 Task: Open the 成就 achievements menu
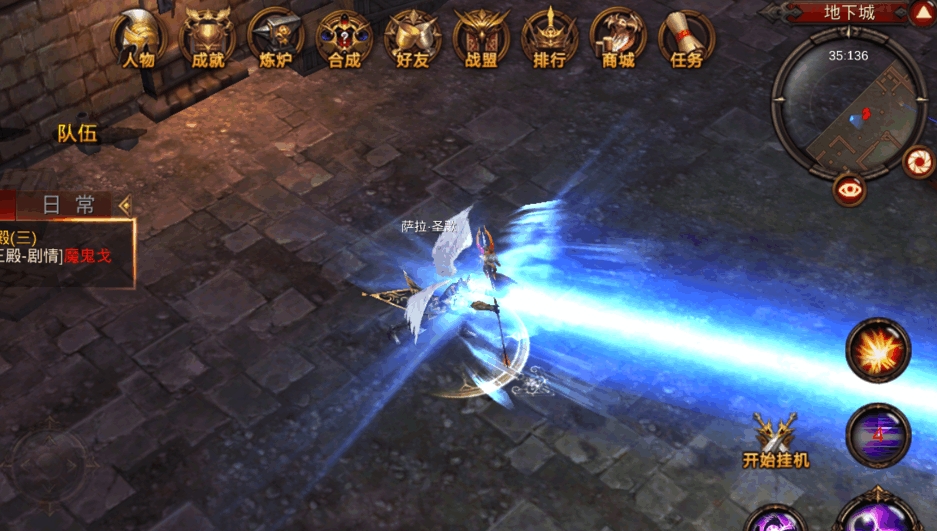[207, 39]
